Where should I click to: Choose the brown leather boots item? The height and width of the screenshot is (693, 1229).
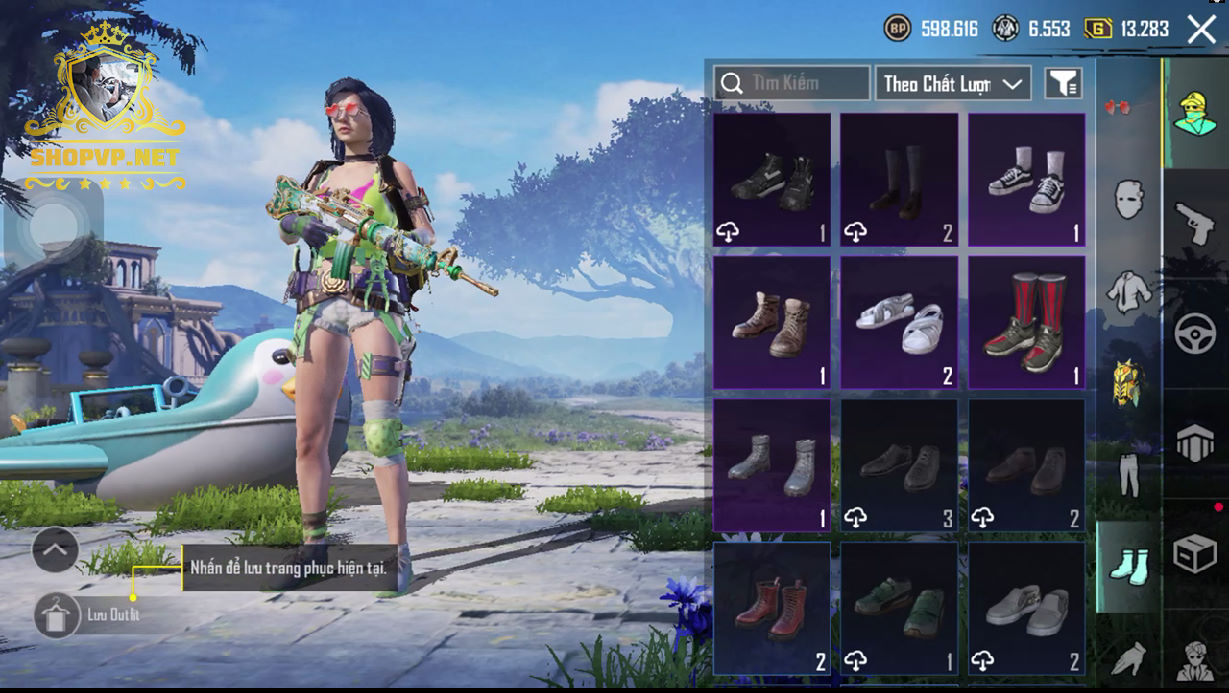pyautogui.click(x=772, y=322)
